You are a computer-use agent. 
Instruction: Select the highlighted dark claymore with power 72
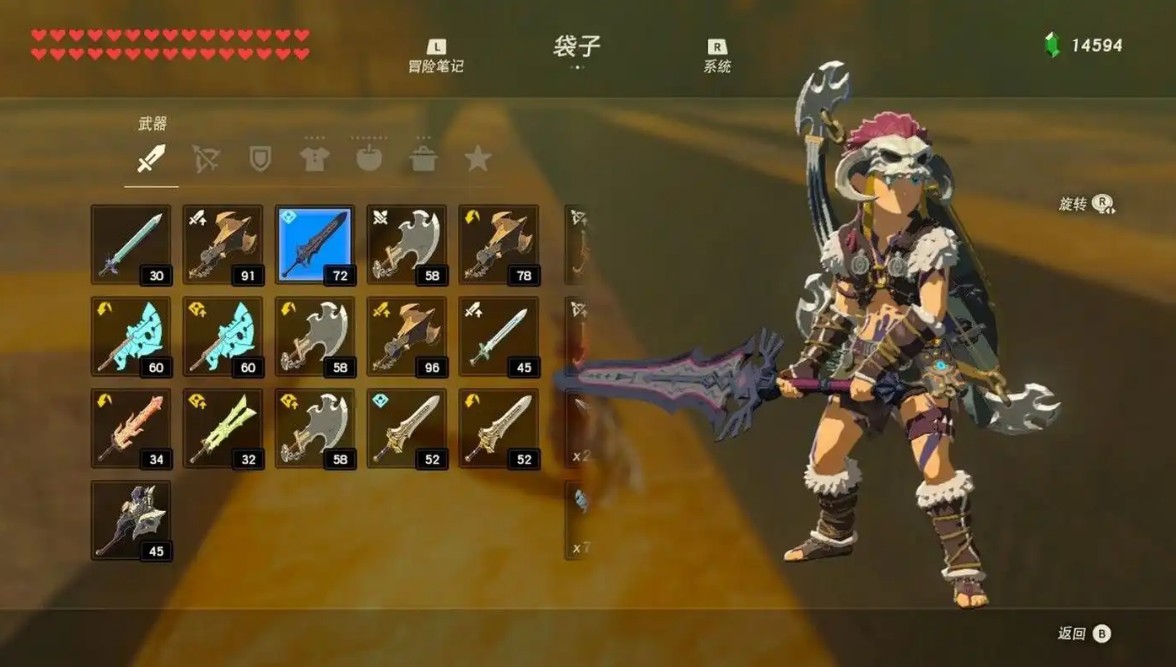pos(315,245)
